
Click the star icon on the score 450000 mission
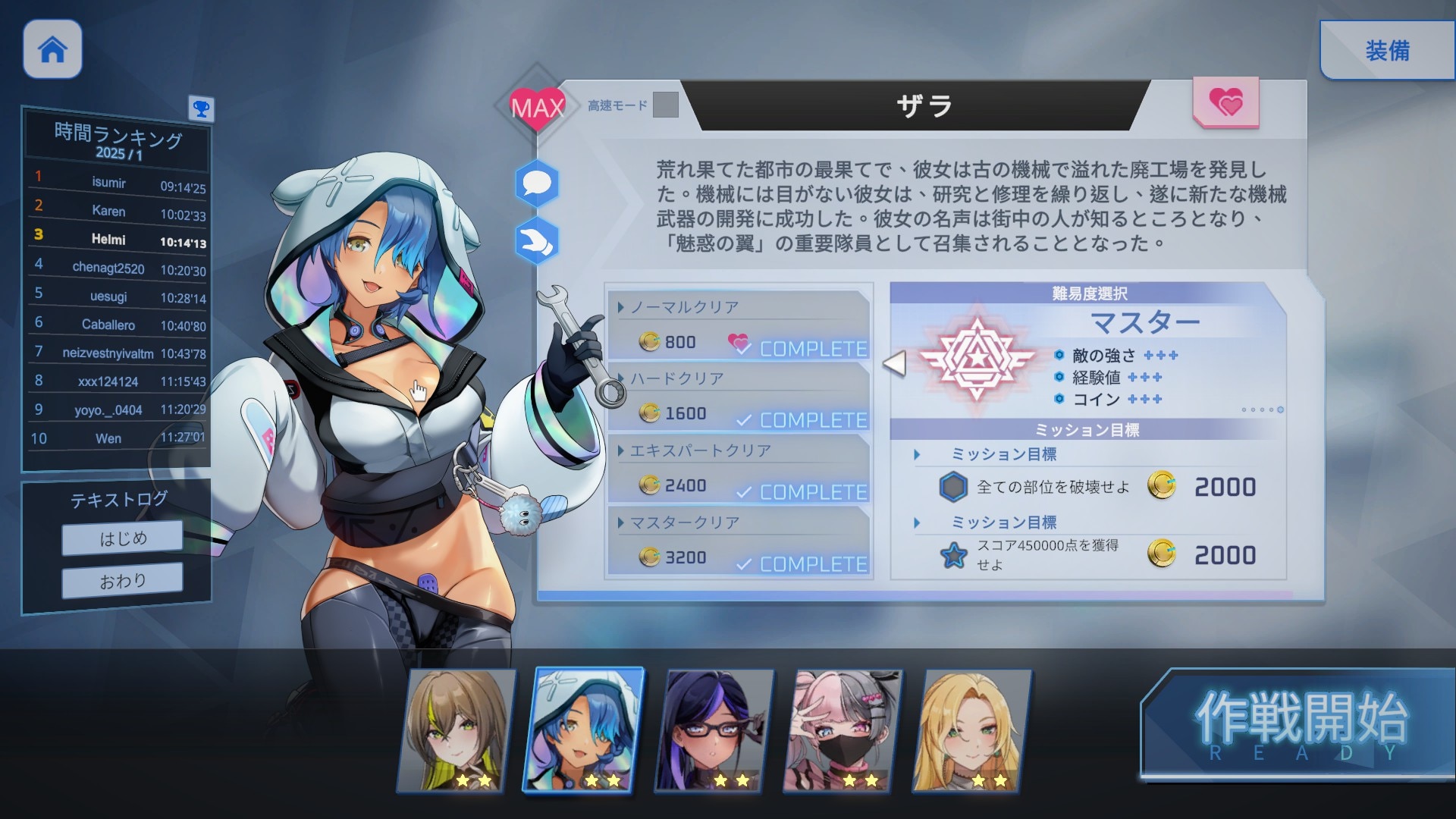pyautogui.click(x=954, y=555)
